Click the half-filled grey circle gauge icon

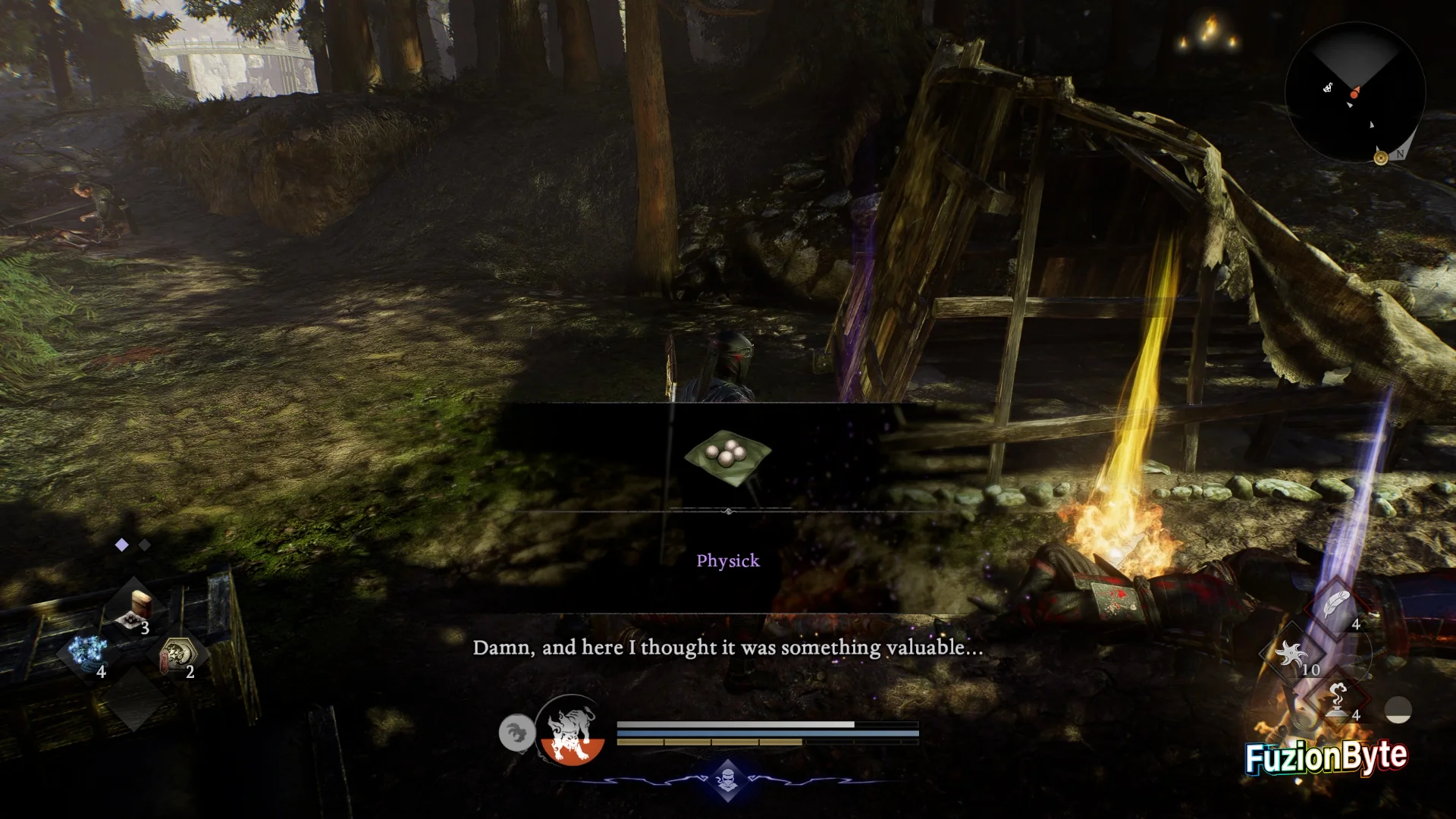[1398, 711]
